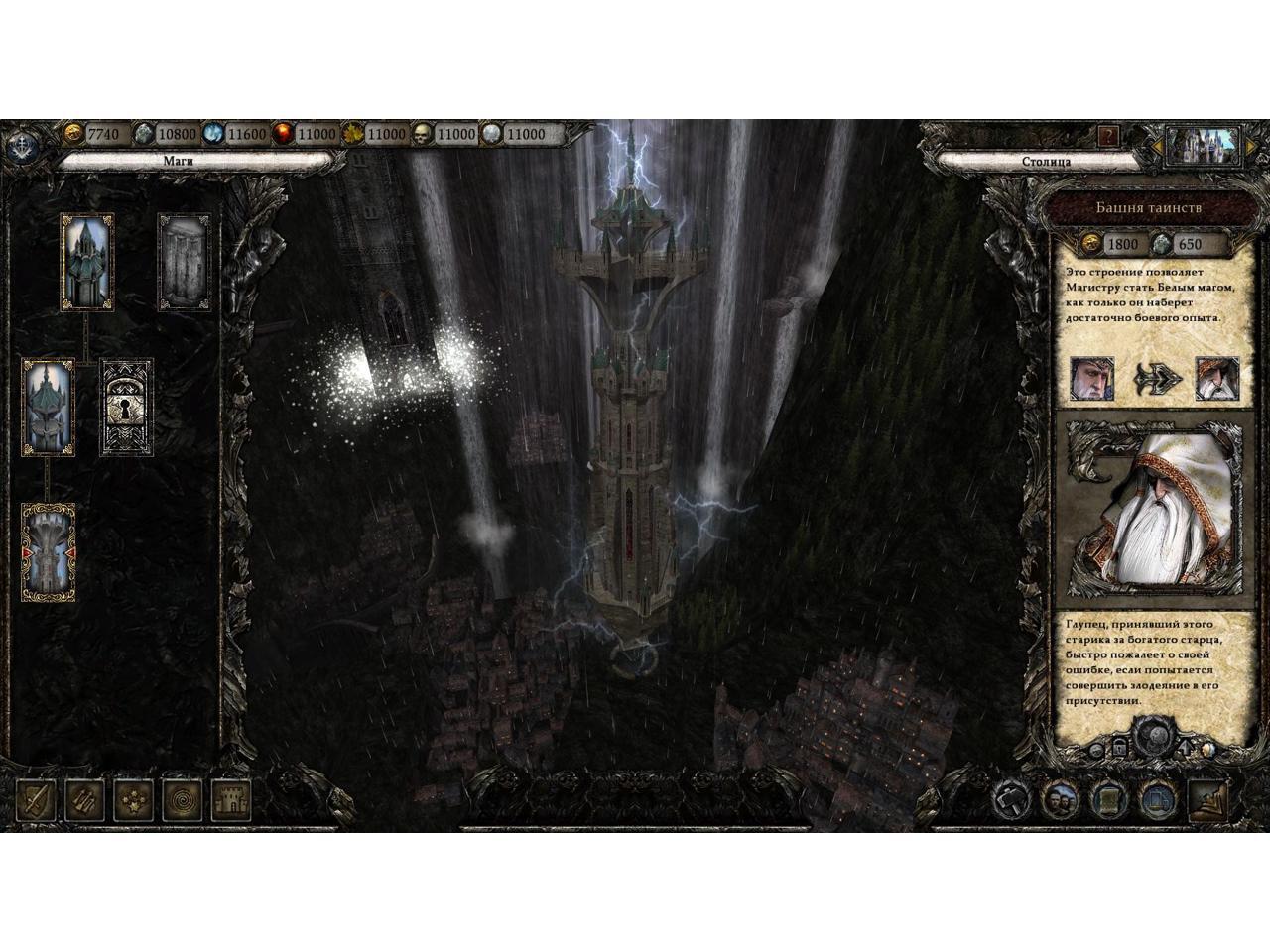1270x952 pixels.
Task: Open the hammer build menu
Action: [1012, 798]
